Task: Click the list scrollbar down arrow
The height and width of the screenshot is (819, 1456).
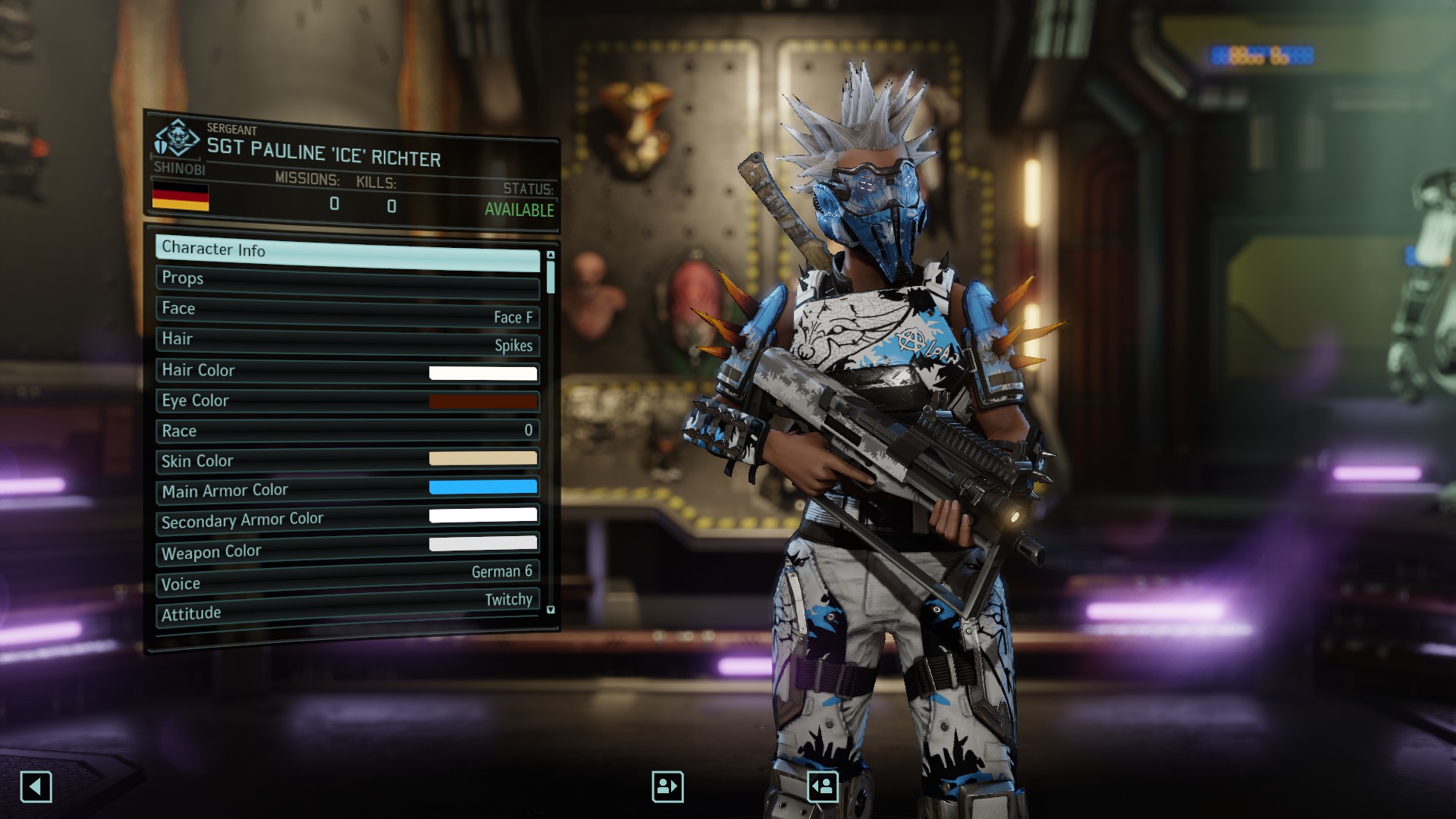Action: point(551,610)
